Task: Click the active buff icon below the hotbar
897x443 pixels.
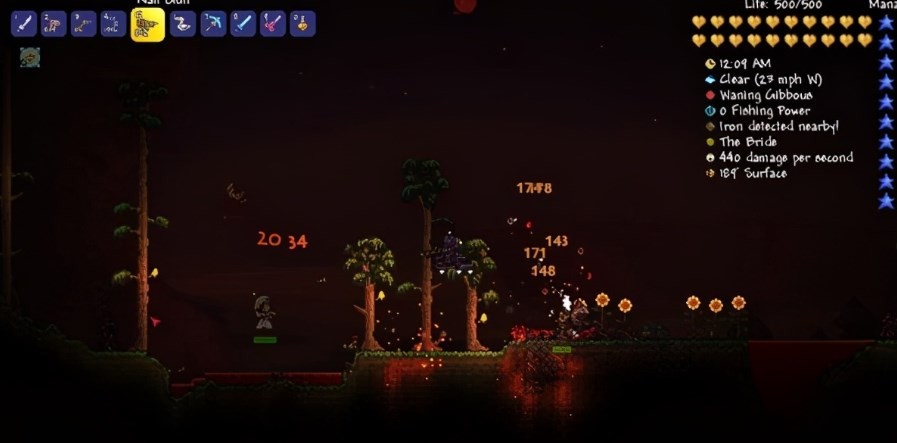Action: coord(30,58)
